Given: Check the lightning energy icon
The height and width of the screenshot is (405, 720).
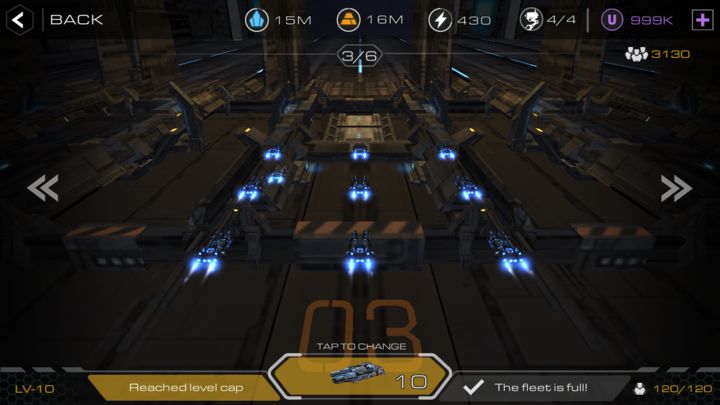Looking at the screenshot, I should coord(440,19).
